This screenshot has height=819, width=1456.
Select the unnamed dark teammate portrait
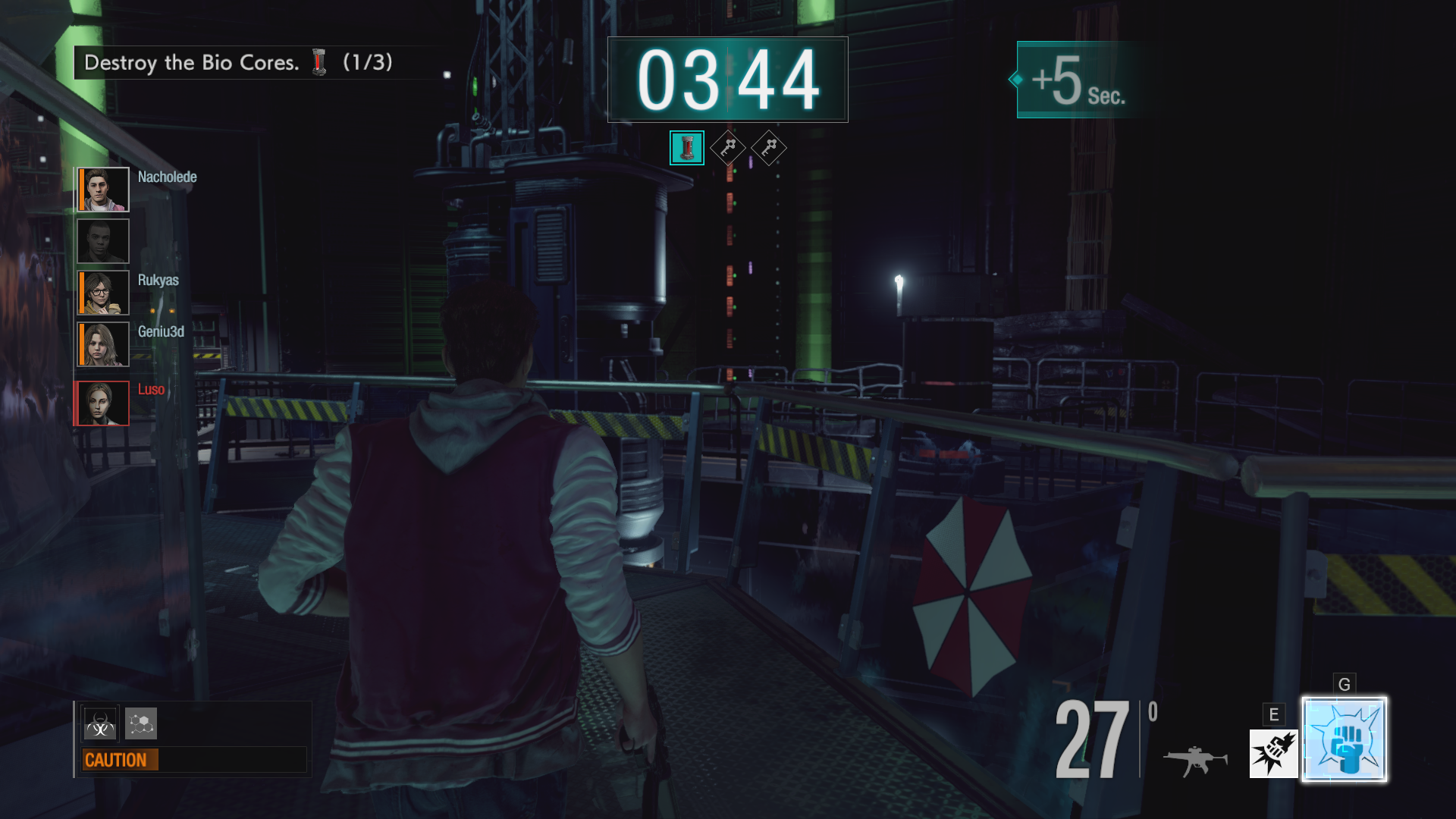pyautogui.click(x=103, y=241)
